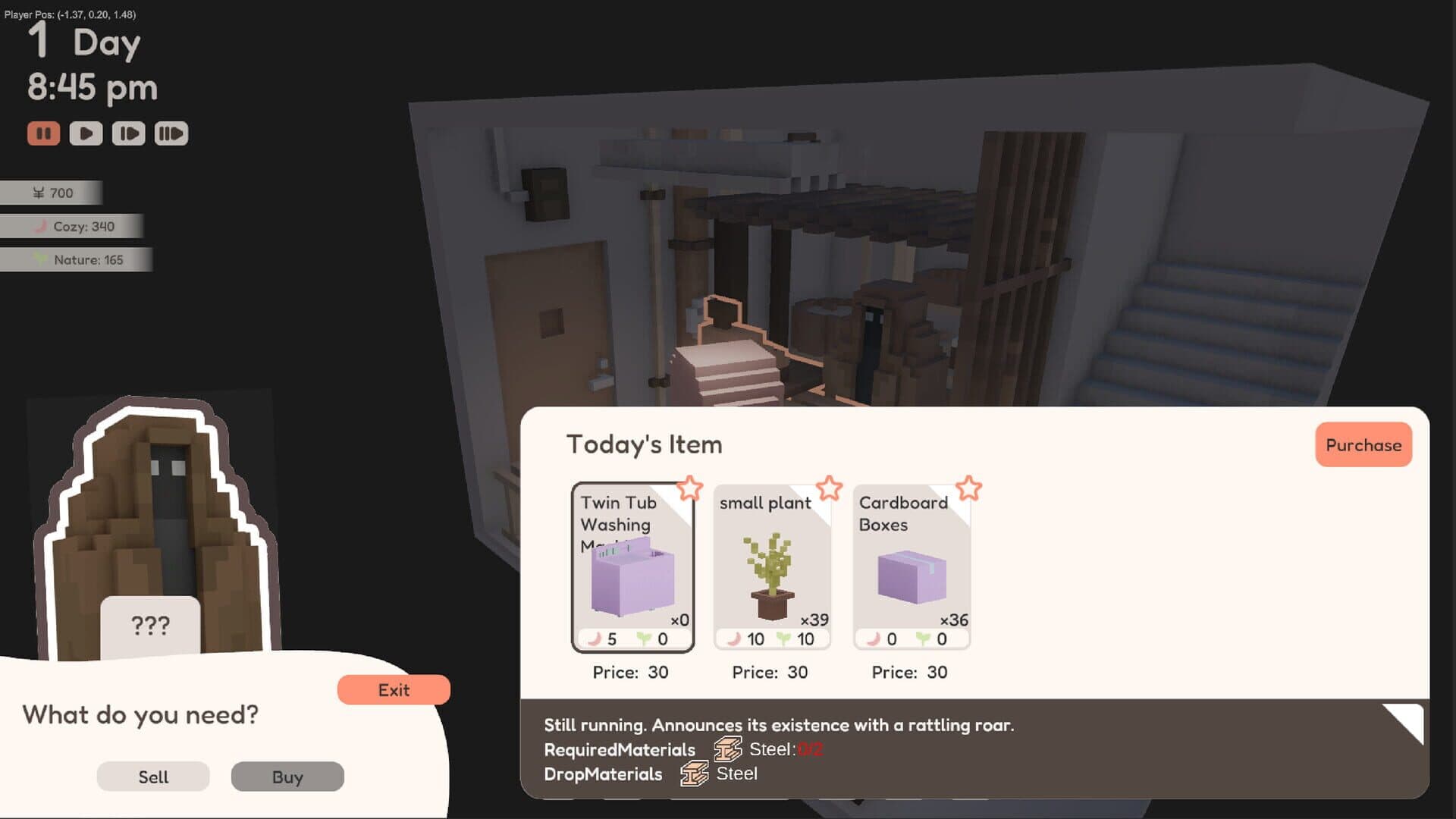Click the Steel icon beside RequiredMaterials

pyautogui.click(x=727, y=749)
